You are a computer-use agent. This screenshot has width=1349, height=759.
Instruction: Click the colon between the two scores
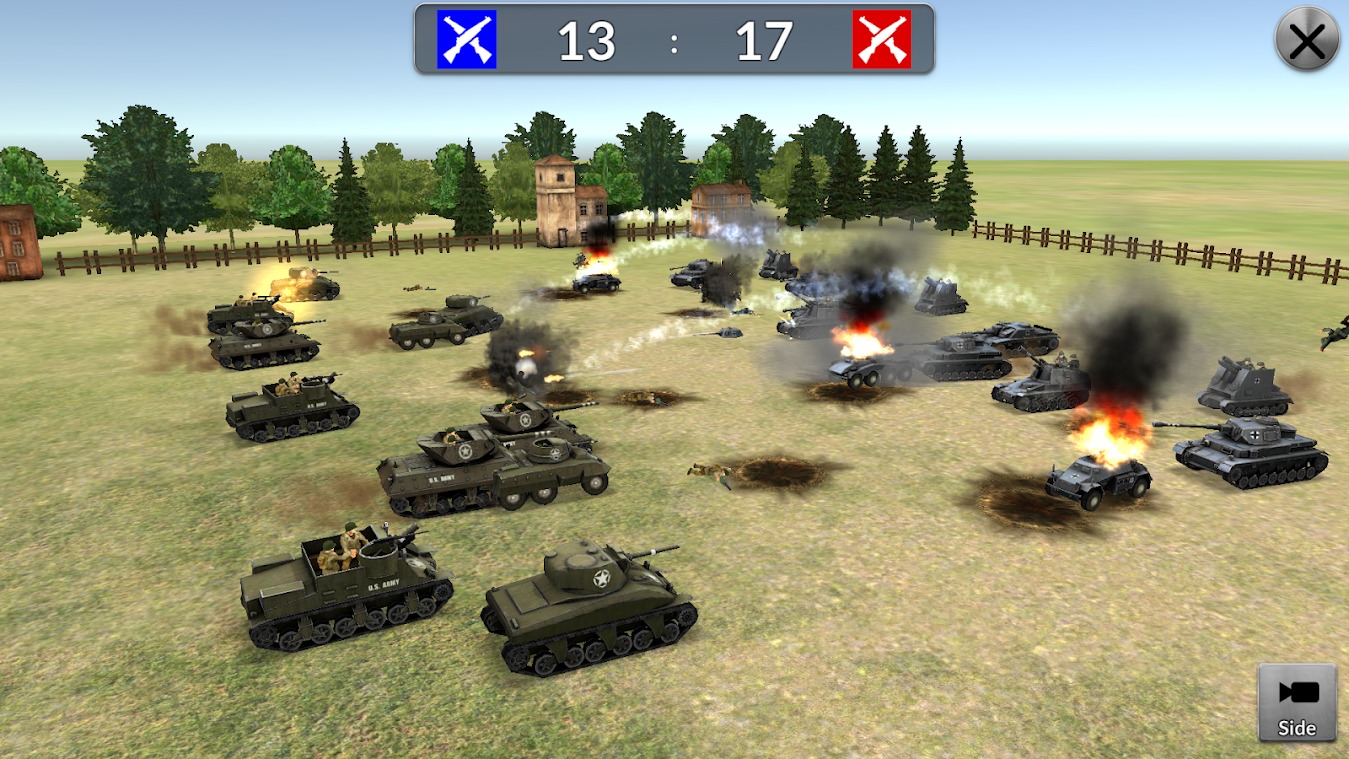675,41
